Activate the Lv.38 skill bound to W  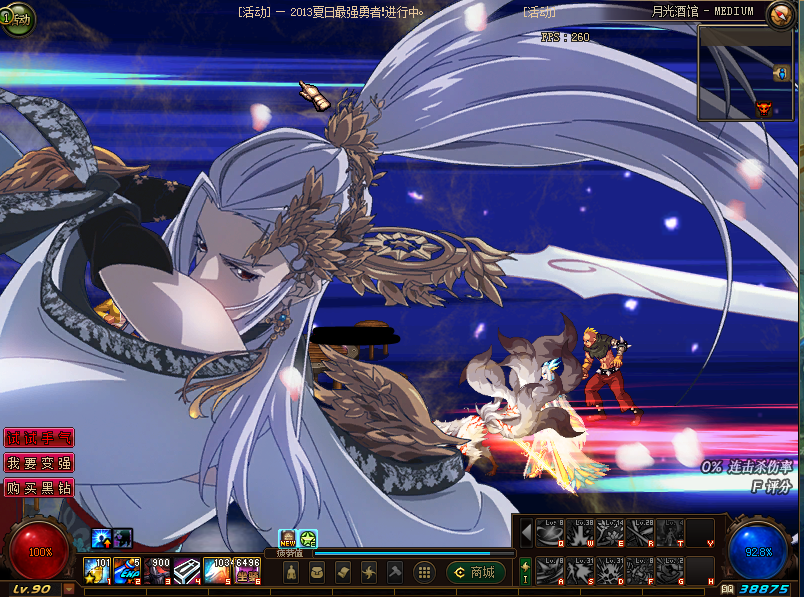tap(581, 533)
